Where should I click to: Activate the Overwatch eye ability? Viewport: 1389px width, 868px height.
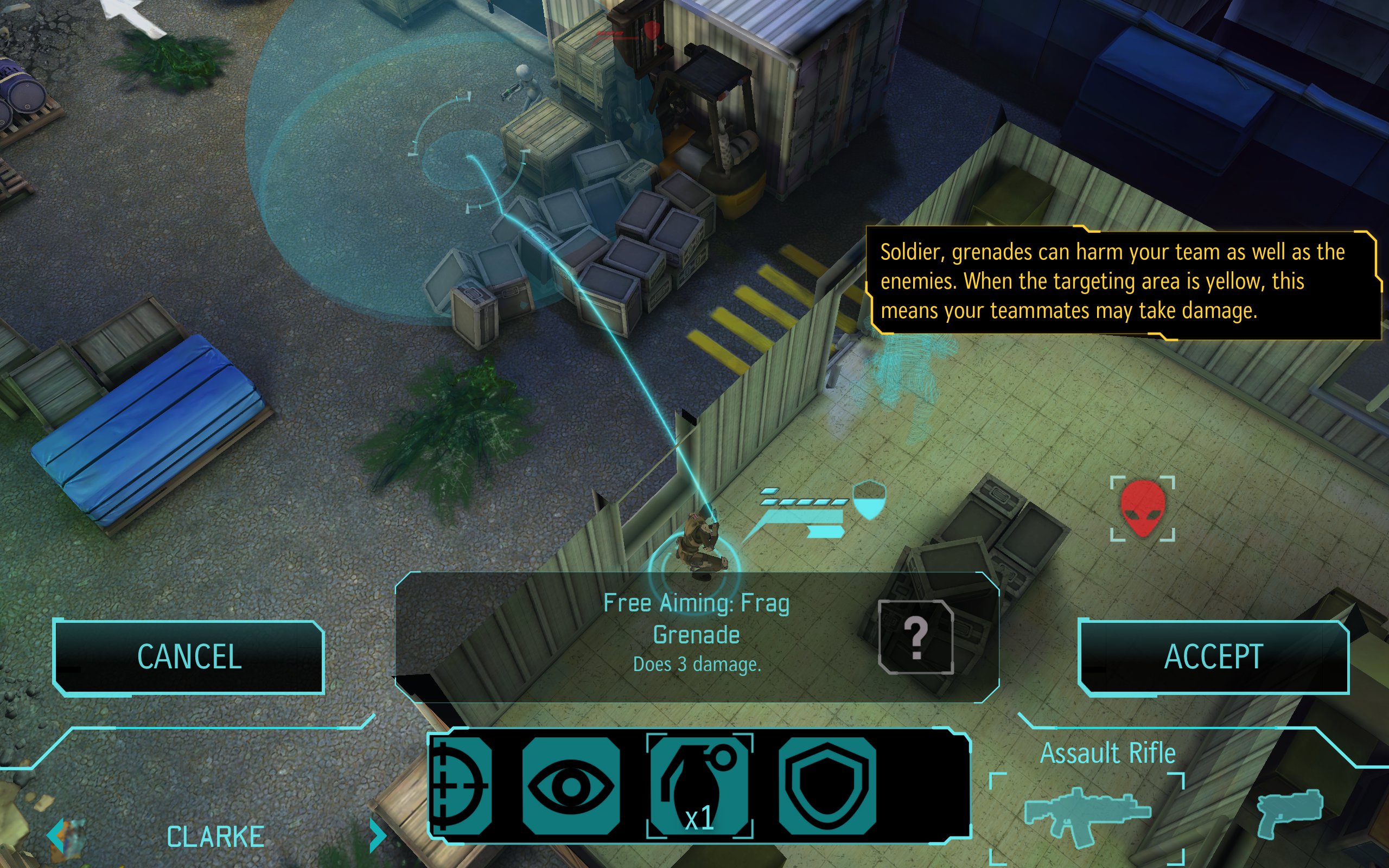571,786
